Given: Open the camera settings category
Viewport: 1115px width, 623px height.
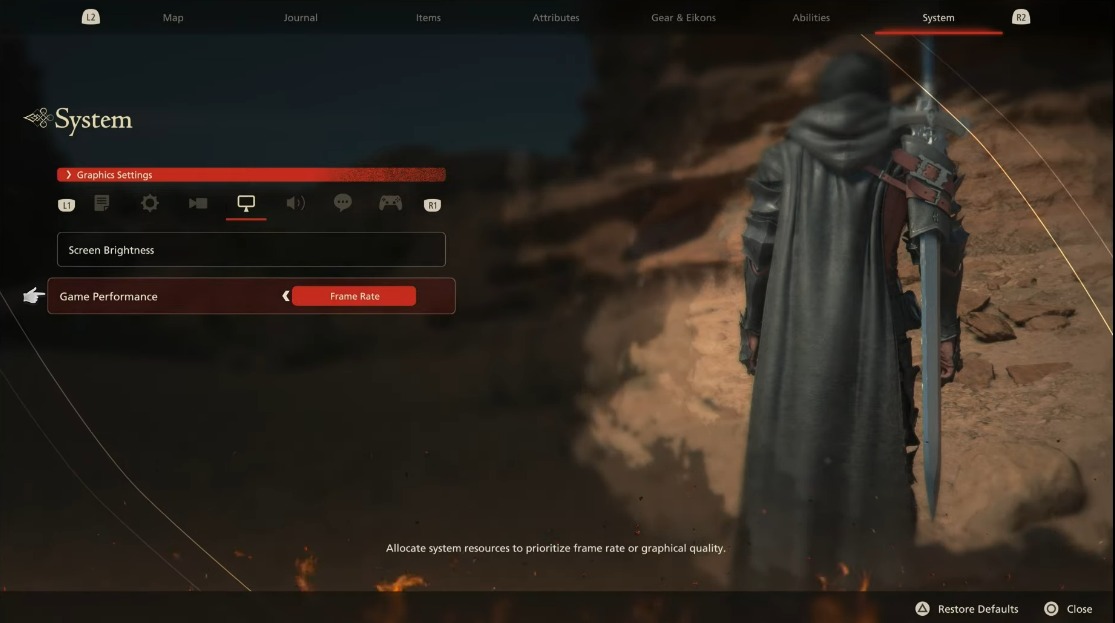Looking at the screenshot, I should pyautogui.click(x=198, y=203).
